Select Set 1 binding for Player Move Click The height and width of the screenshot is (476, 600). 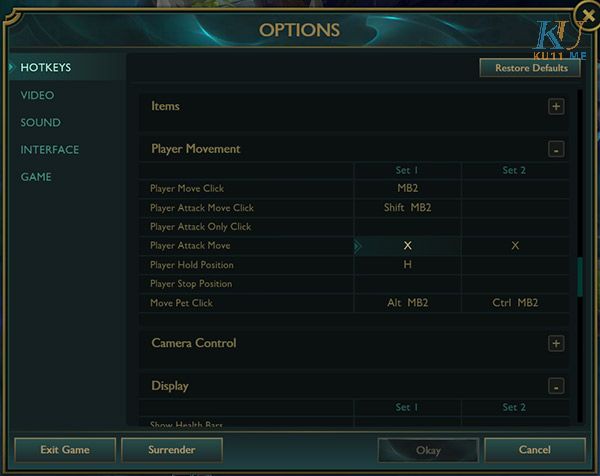(x=407, y=189)
